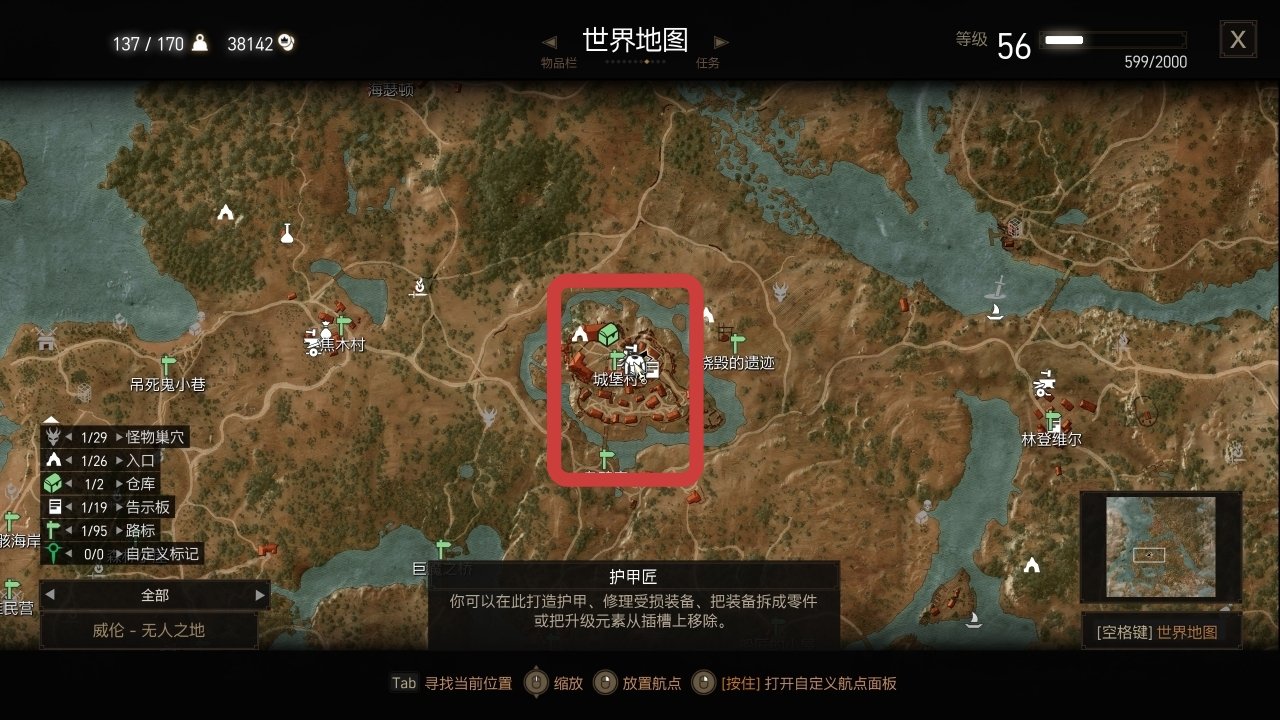
Task: Toggle the 告示板 legend filter
Action: [x=147, y=507]
